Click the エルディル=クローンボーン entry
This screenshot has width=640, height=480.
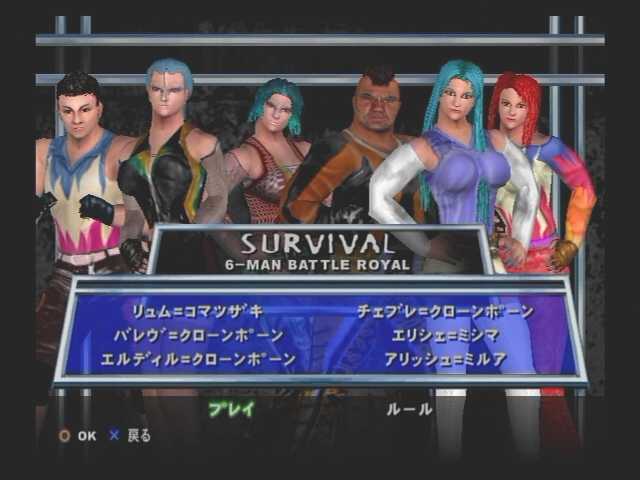pyautogui.click(x=198, y=358)
